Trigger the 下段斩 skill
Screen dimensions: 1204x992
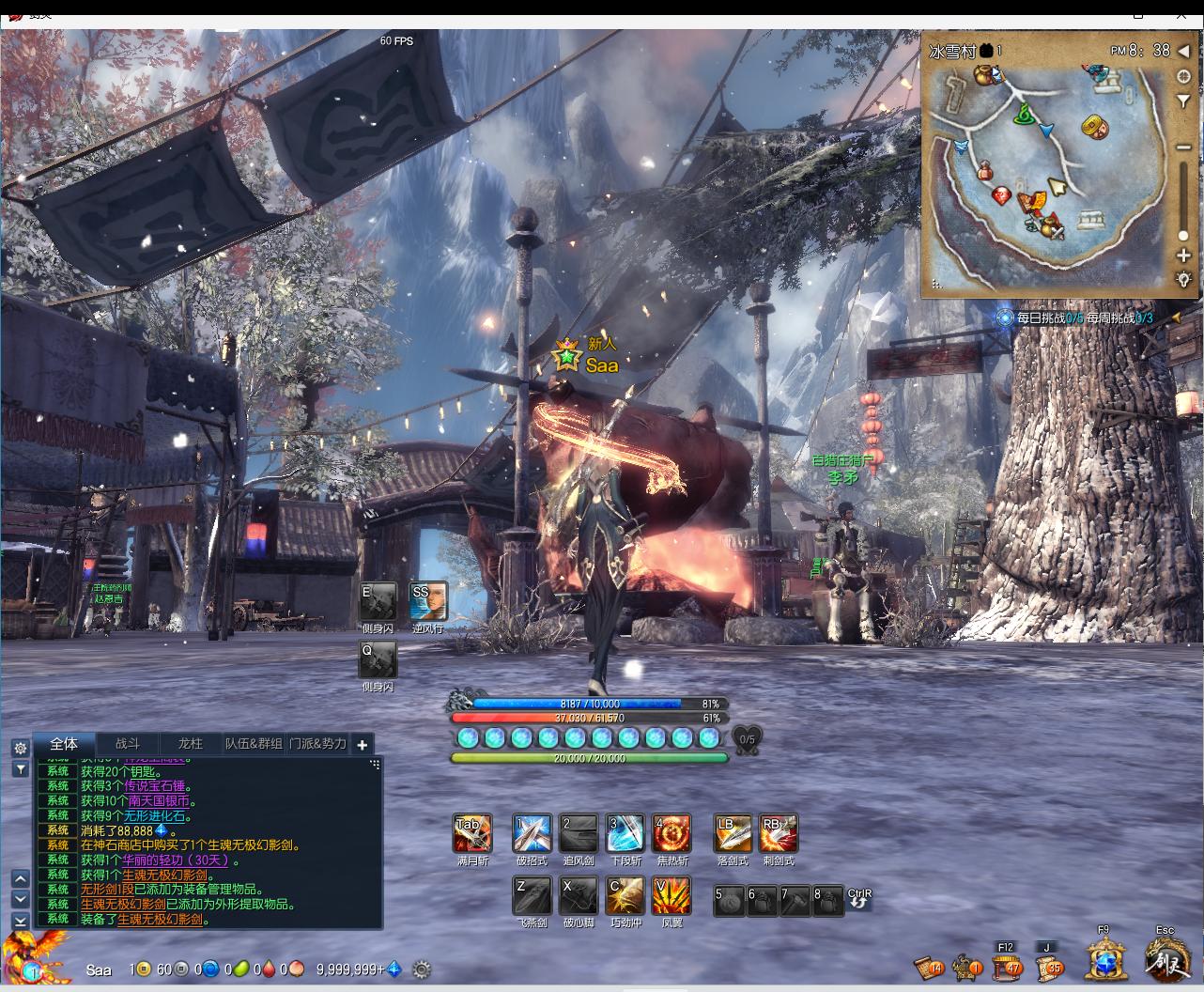(625, 833)
